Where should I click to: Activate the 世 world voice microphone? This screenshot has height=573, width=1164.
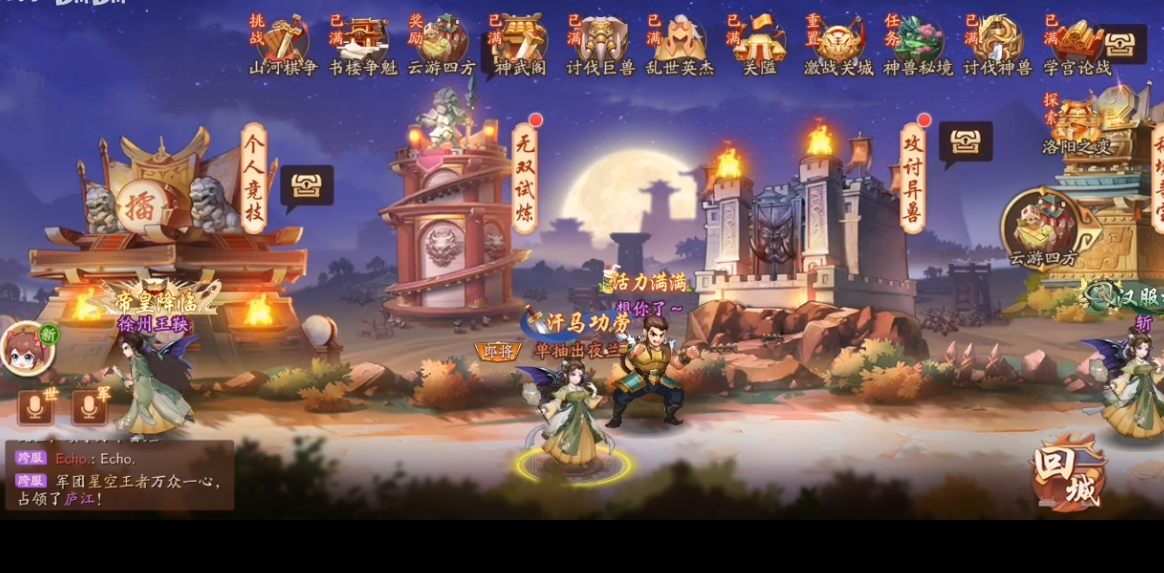coord(36,406)
